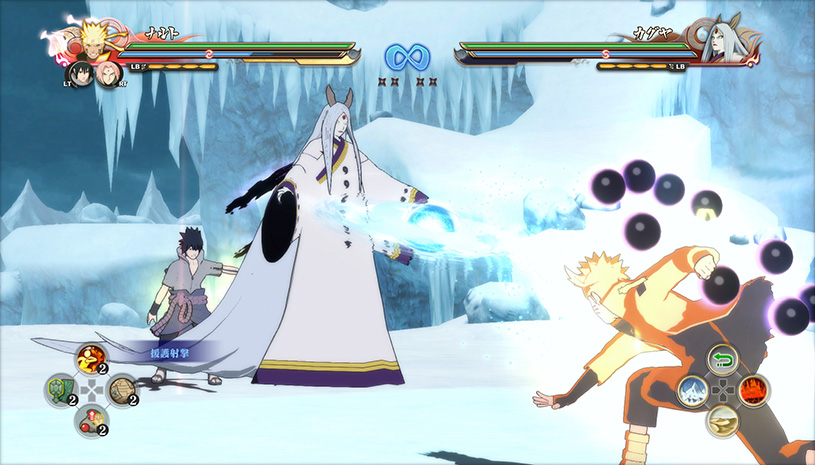Click the green return arrow icon
This screenshot has width=815, height=465.
point(723,360)
